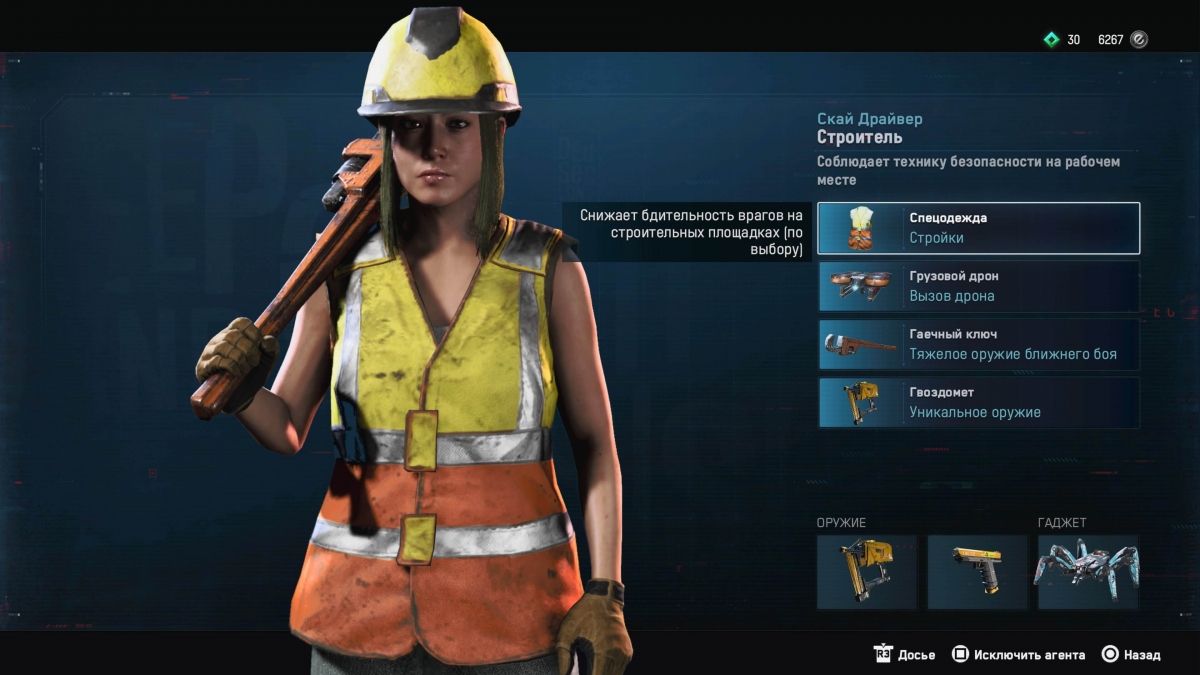Viewport: 1200px width, 675px height.
Task: Go back with Назад
Action: pyautogui.click(x=1131, y=655)
